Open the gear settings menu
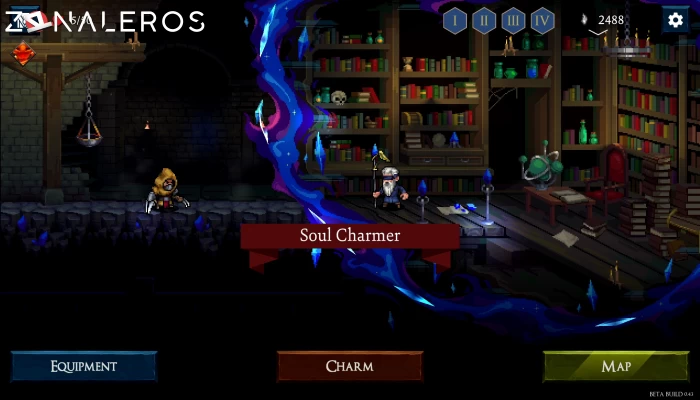This screenshot has height=400, width=700. coord(675,19)
